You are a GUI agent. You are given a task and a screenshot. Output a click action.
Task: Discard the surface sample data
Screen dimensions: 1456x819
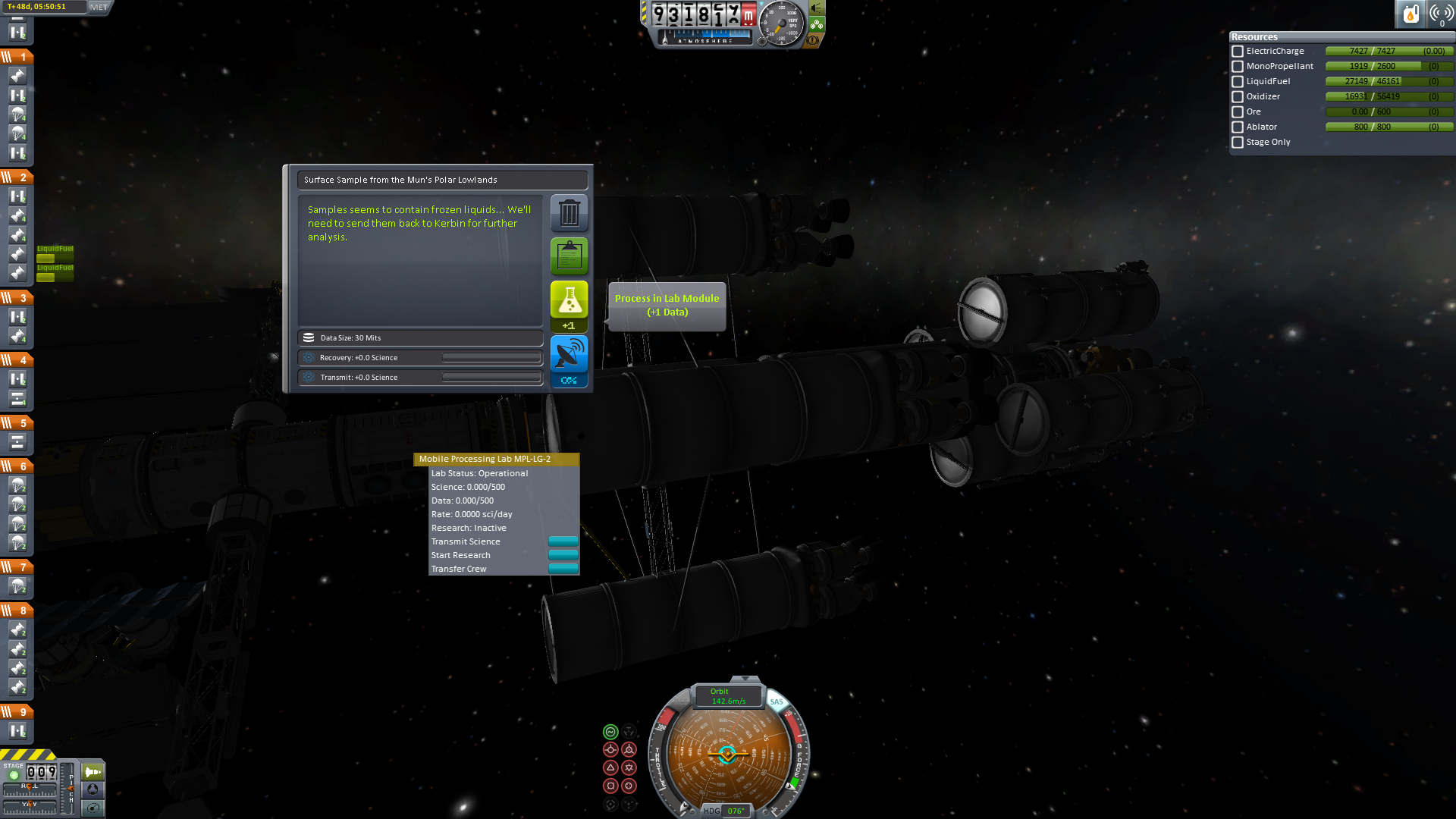click(x=569, y=213)
